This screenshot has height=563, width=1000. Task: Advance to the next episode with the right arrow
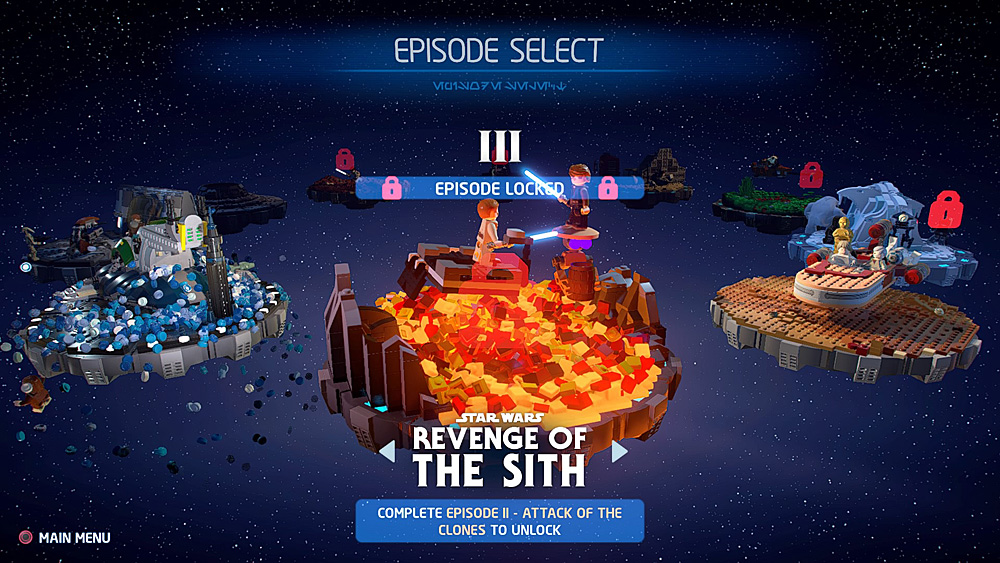pyautogui.click(x=620, y=452)
